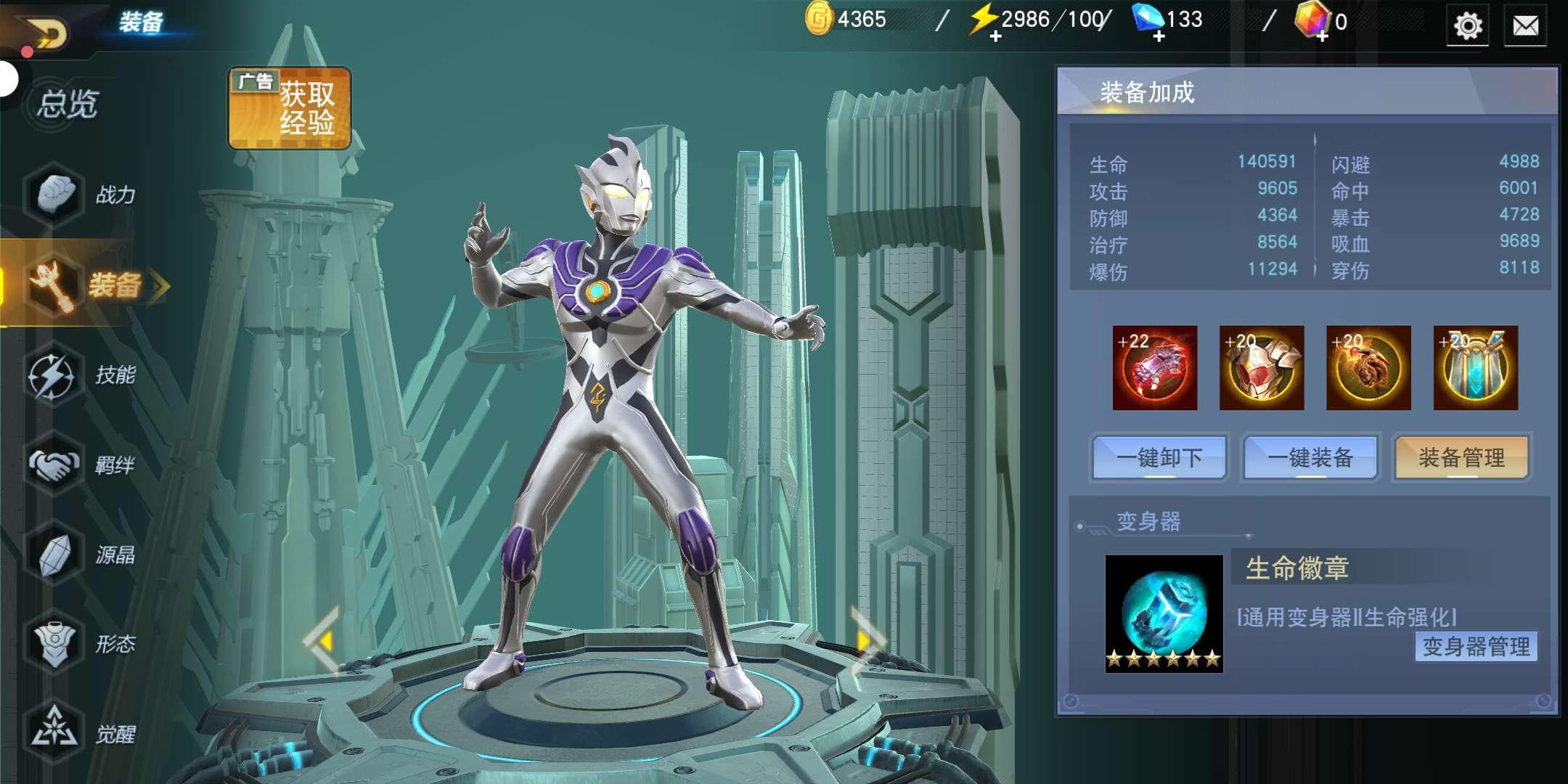Open the mail envelope

pyautogui.click(x=1525, y=27)
